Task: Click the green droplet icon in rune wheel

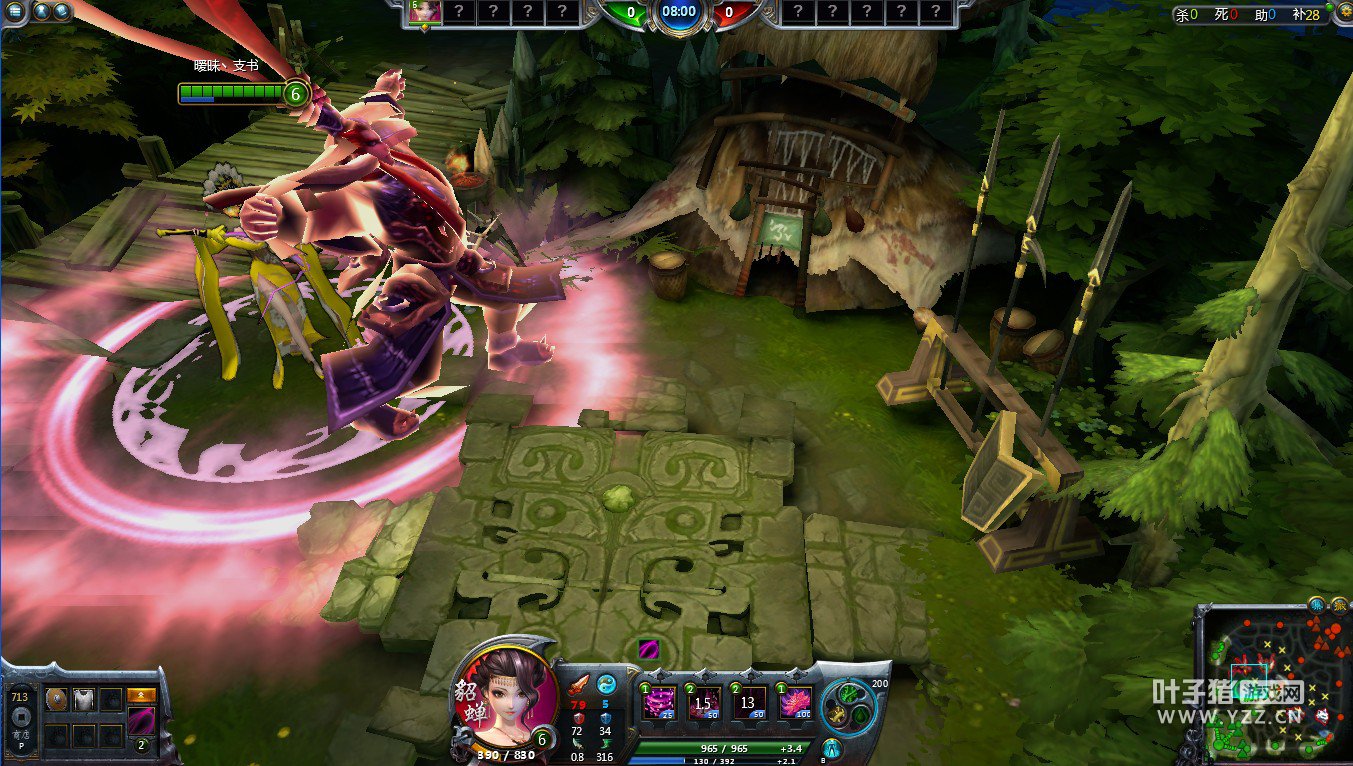Action: coord(860,715)
